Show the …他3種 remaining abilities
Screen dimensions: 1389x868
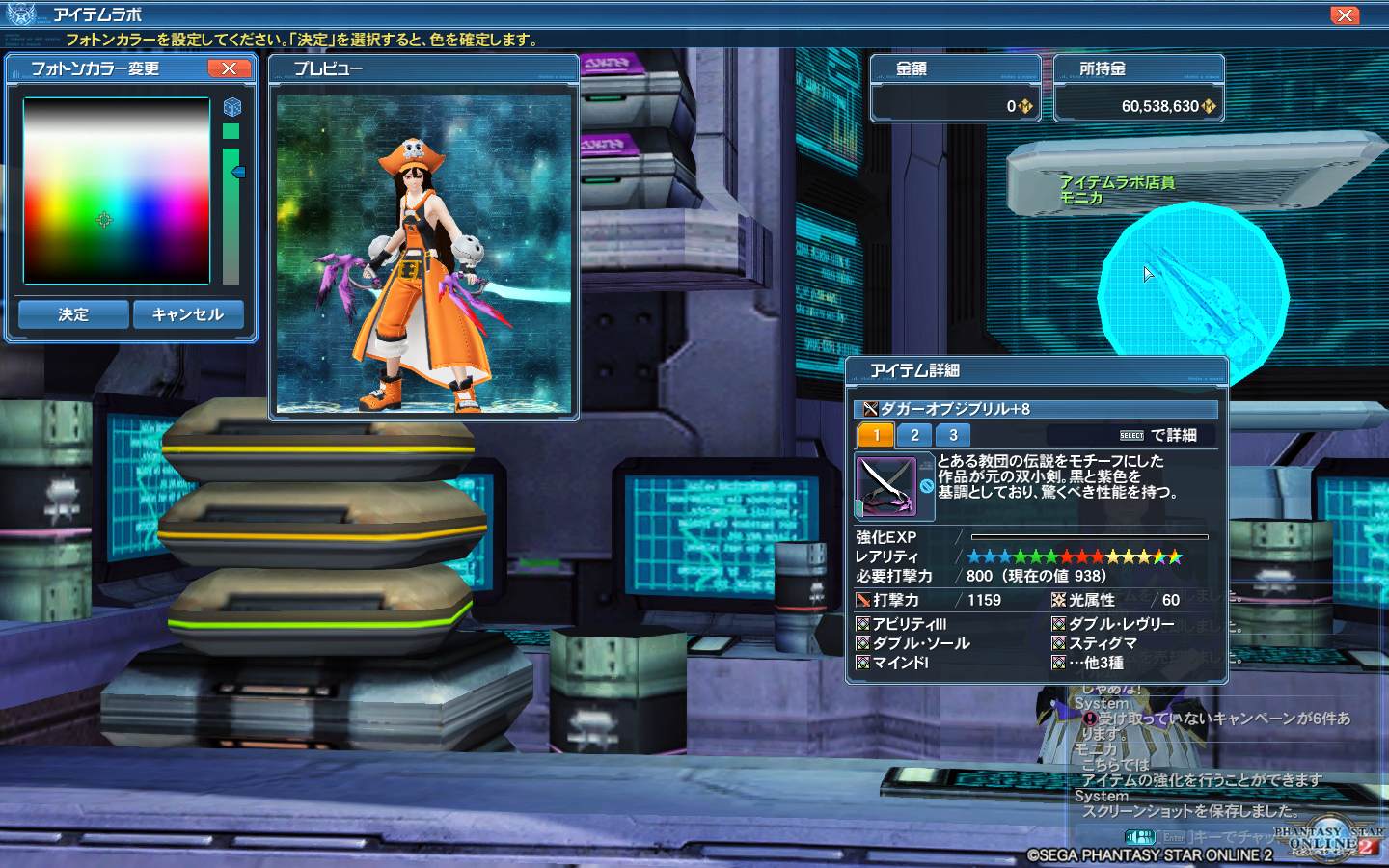(1095, 663)
